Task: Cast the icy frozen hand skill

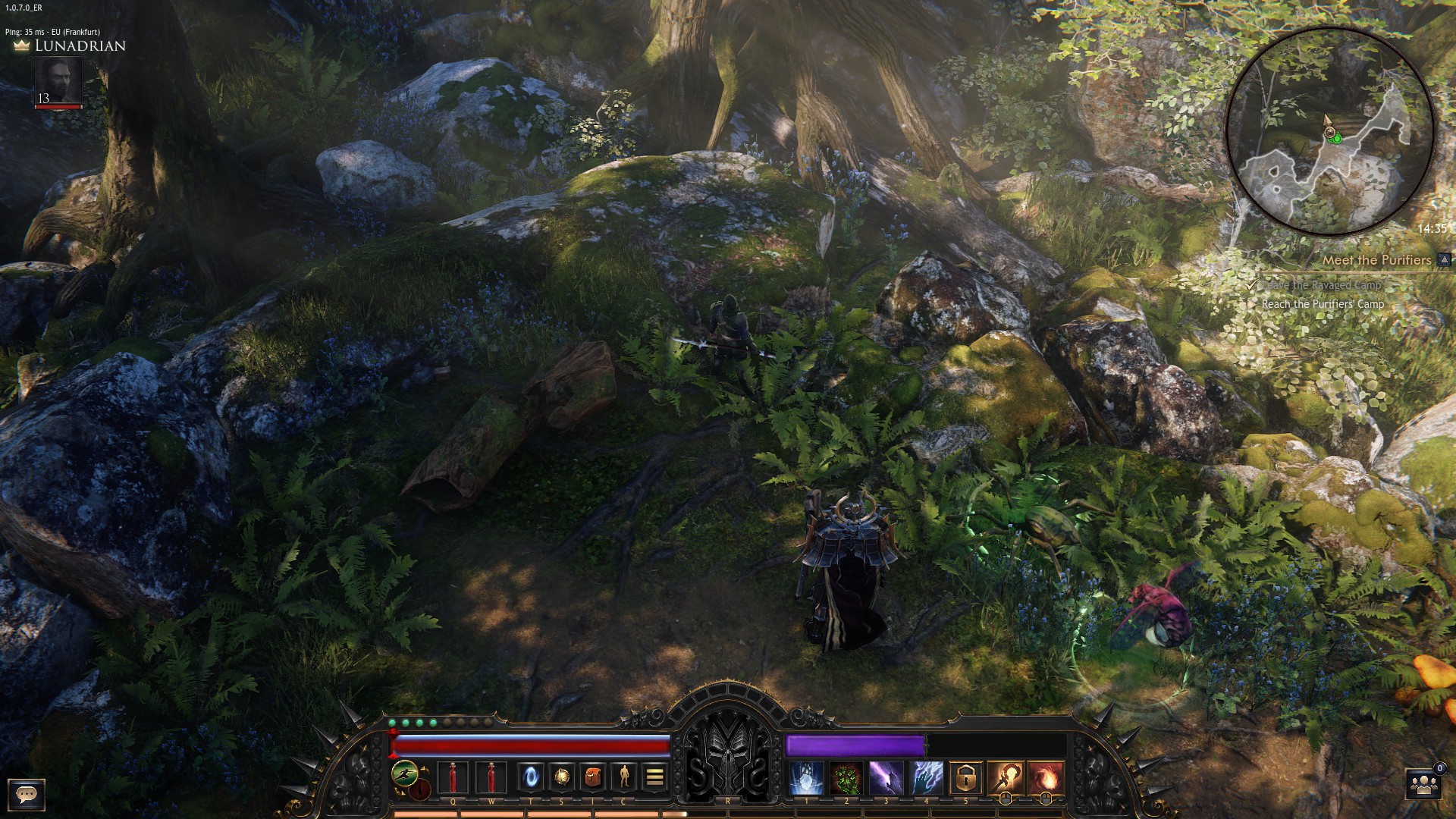Action: point(805,779)
